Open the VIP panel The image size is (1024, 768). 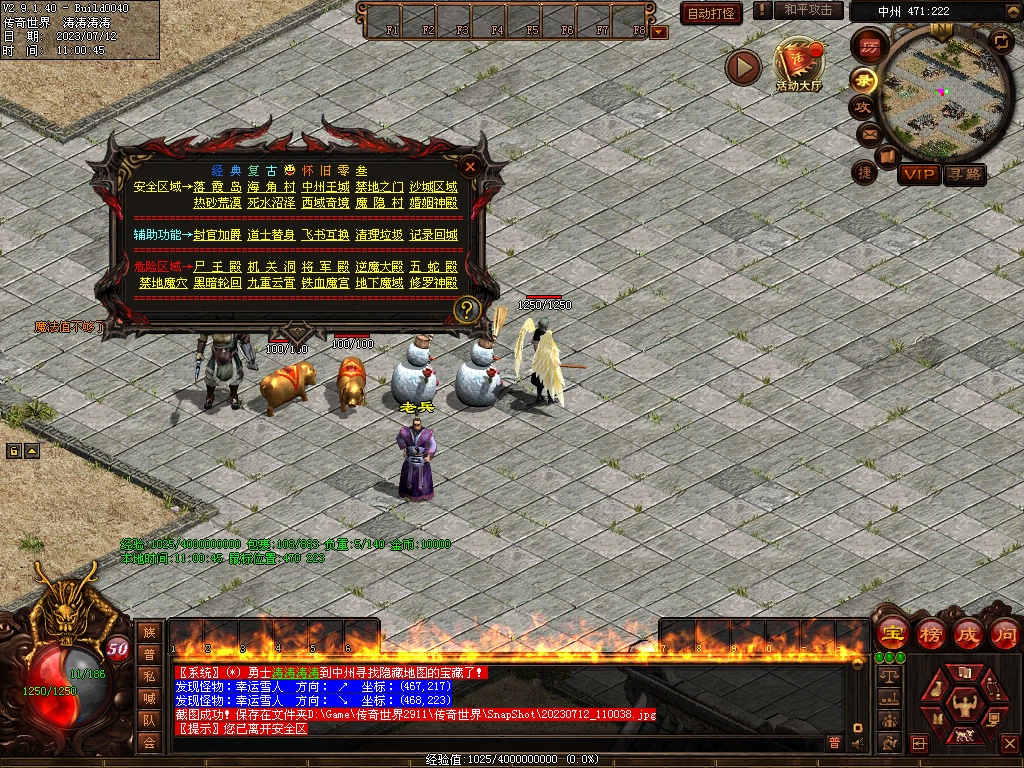[x=918, y=174]
